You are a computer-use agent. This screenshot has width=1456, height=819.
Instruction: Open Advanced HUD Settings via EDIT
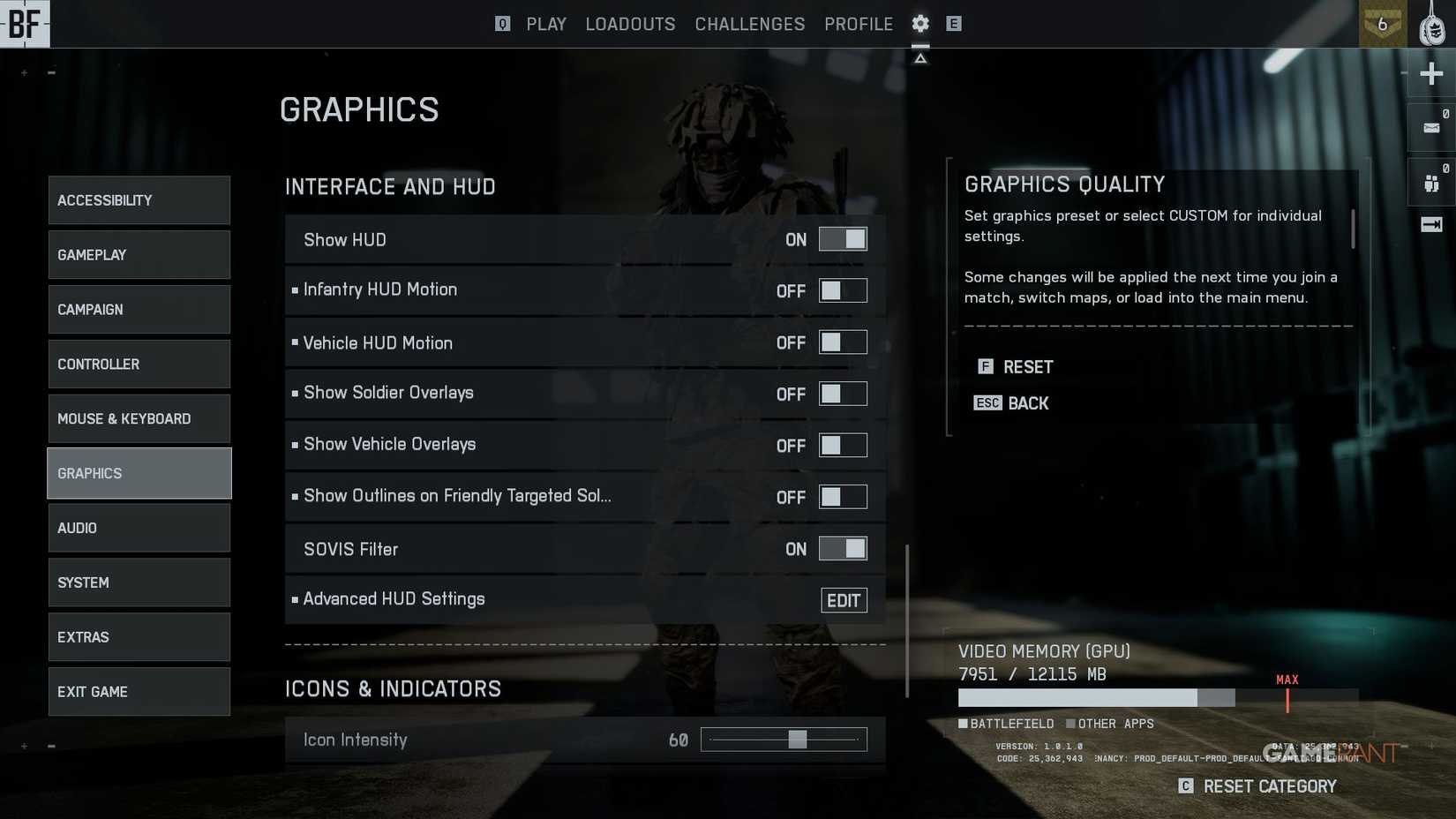pos(844,600)
